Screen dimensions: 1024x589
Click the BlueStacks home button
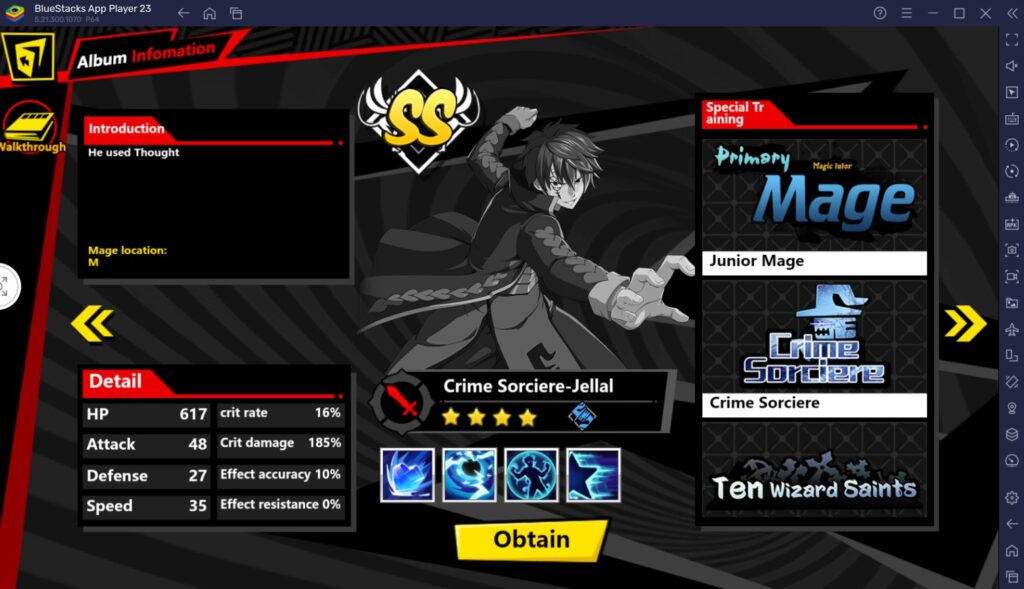tap(209, 13)
